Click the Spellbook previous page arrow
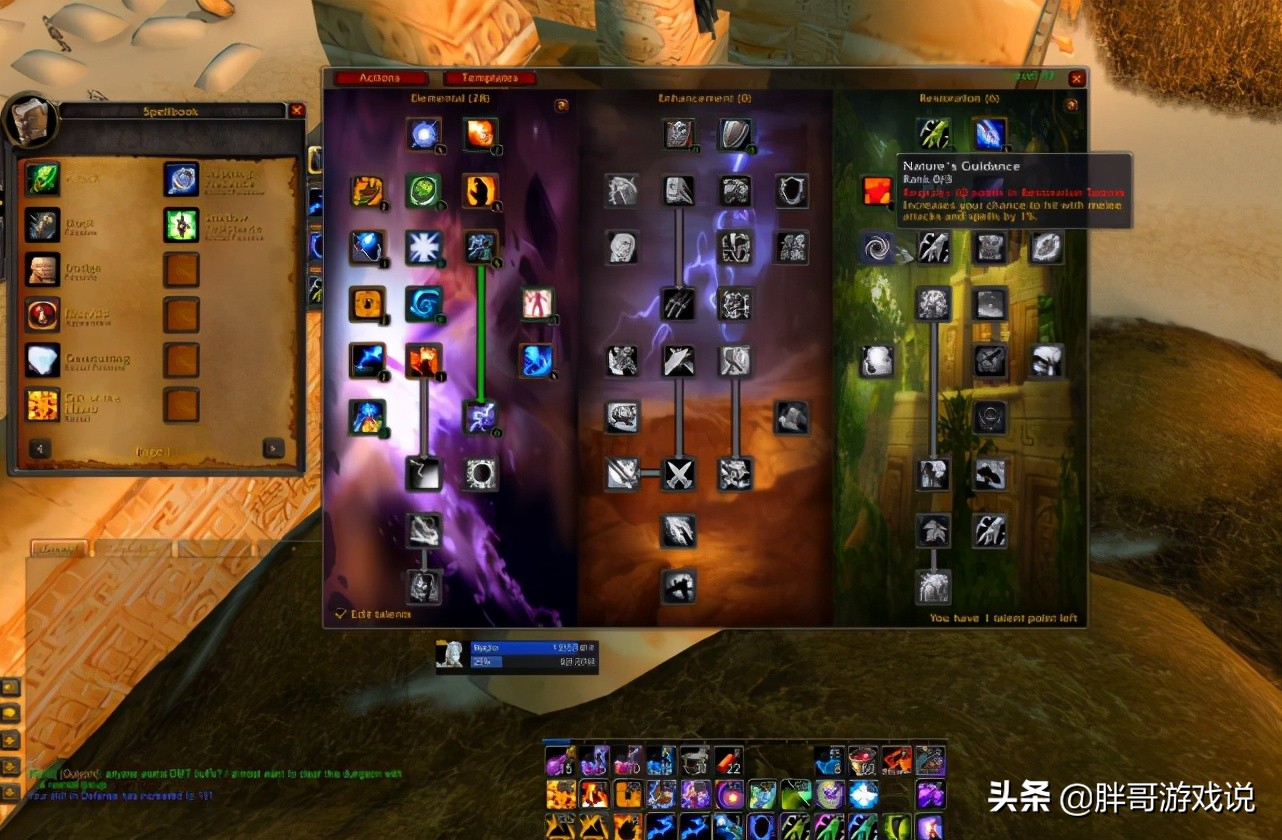1282x840 pixels. click(39, 447)
